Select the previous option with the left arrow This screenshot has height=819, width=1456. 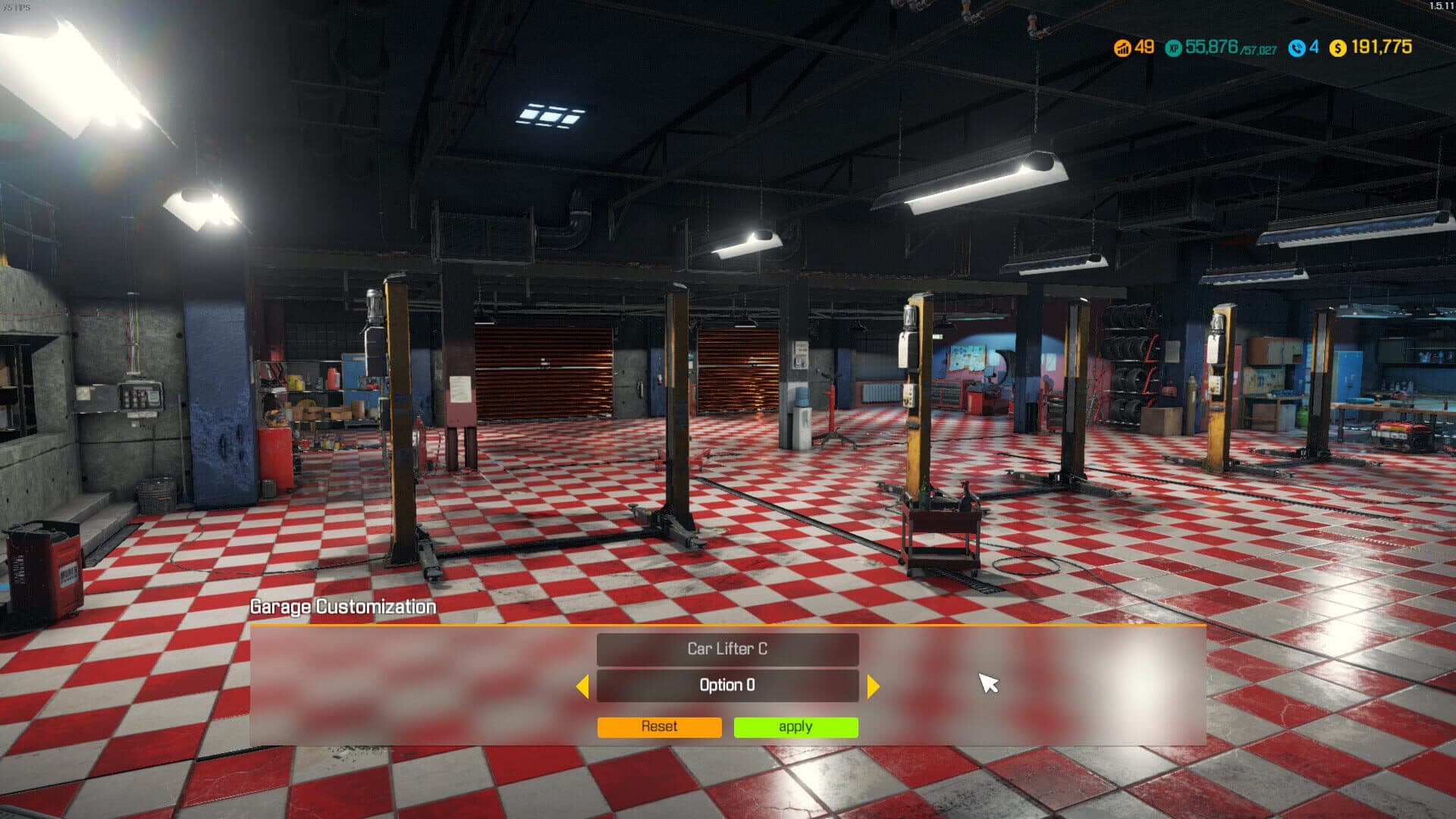pos(582,686)
